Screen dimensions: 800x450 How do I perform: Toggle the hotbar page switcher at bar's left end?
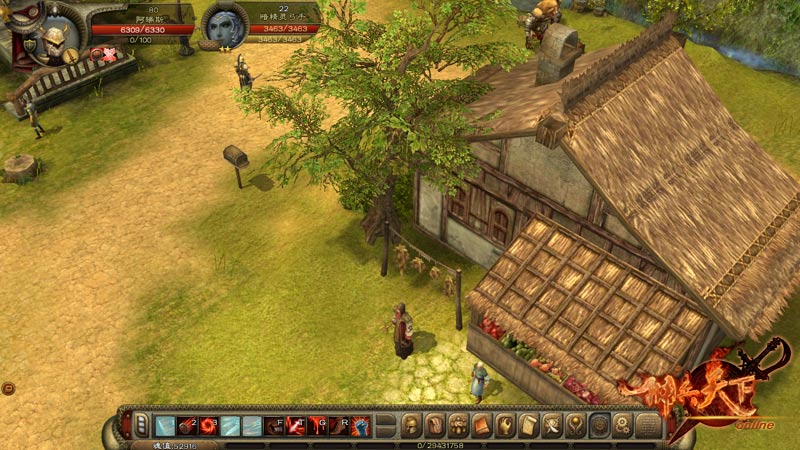[141, 425]
